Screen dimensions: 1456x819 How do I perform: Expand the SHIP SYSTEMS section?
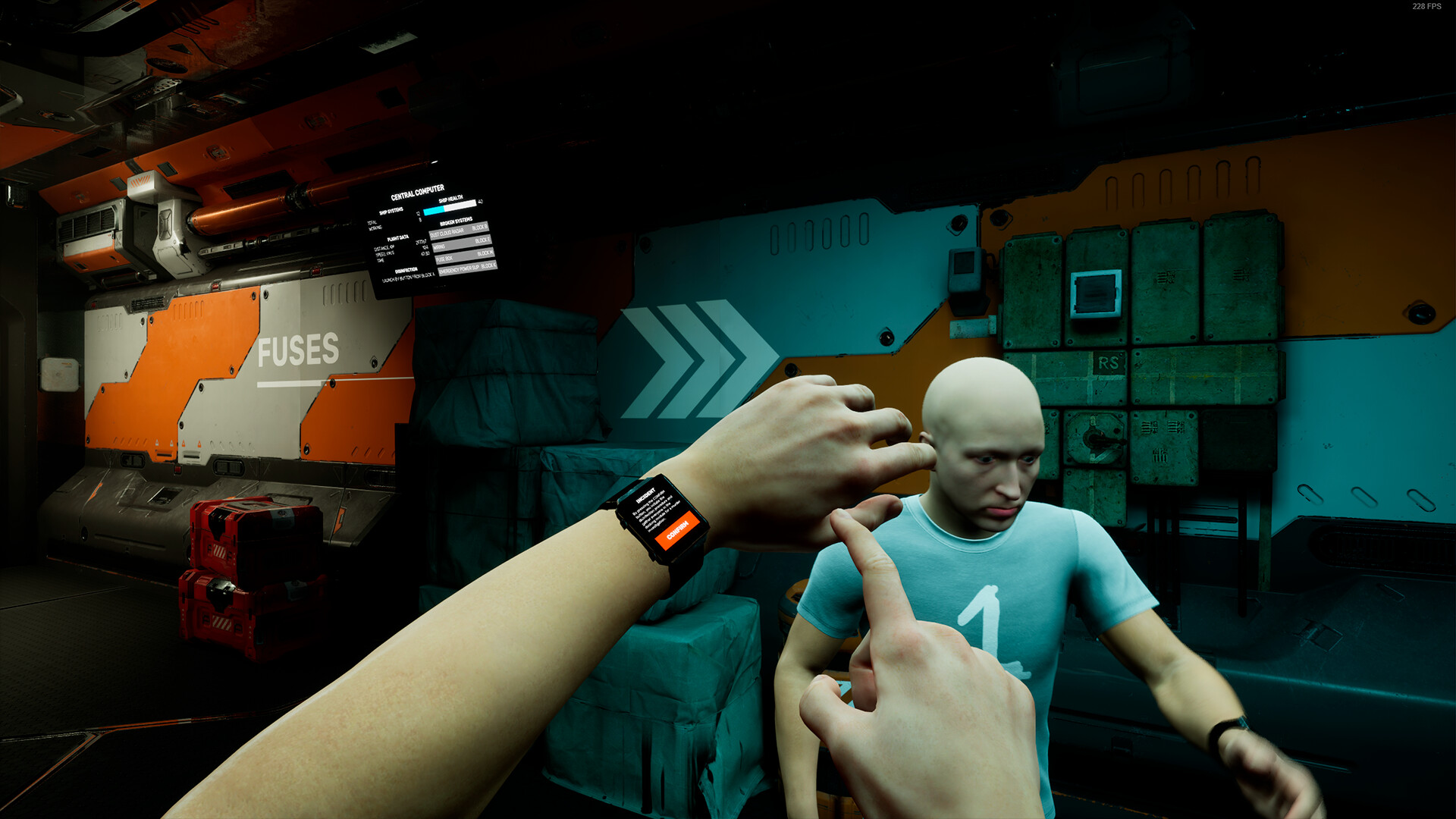click(391, 211)
